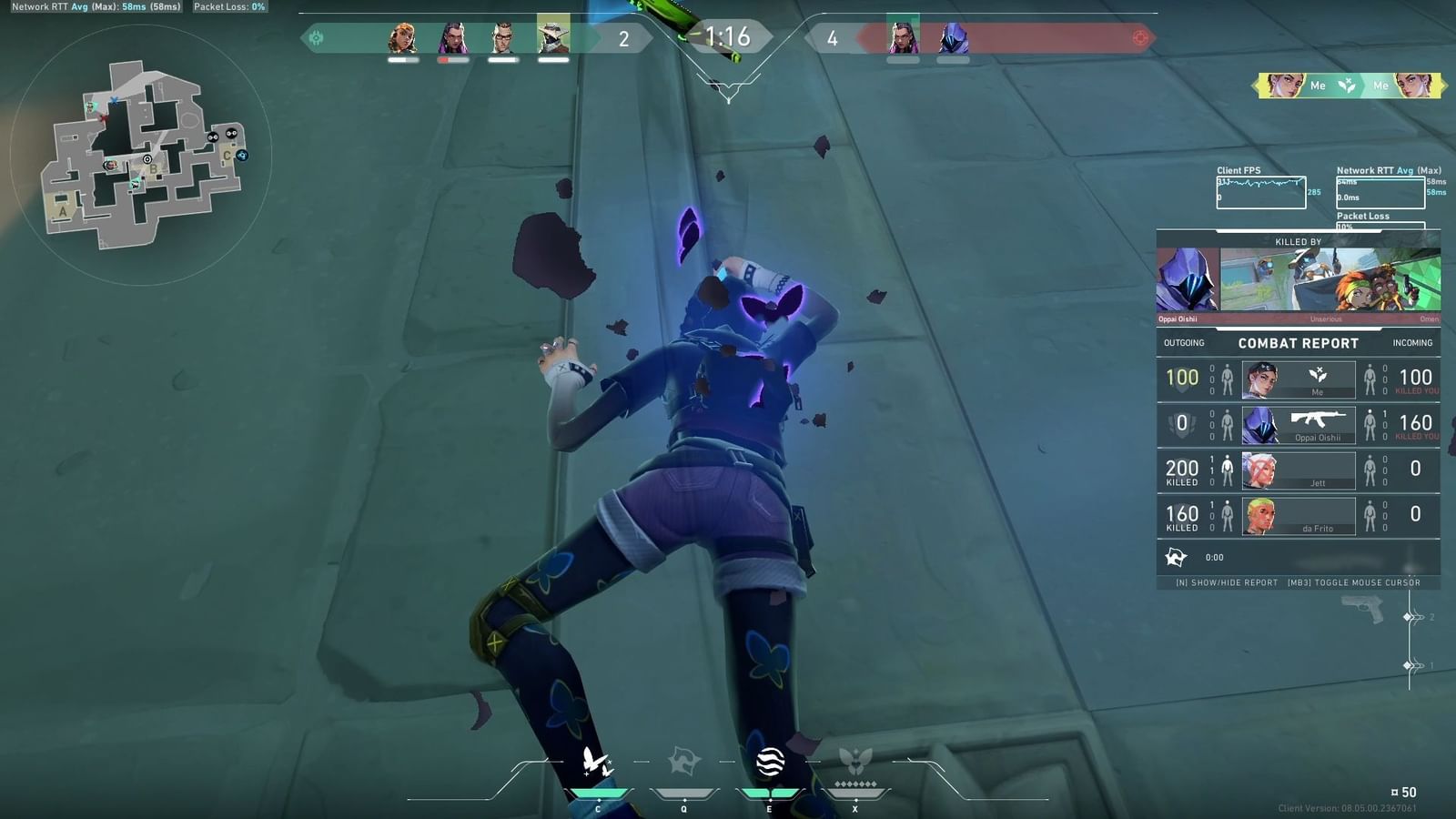Select Skye's Trailblazer ability icon above Q
The width and height of the screenshot is (1456, 819).
683,764
